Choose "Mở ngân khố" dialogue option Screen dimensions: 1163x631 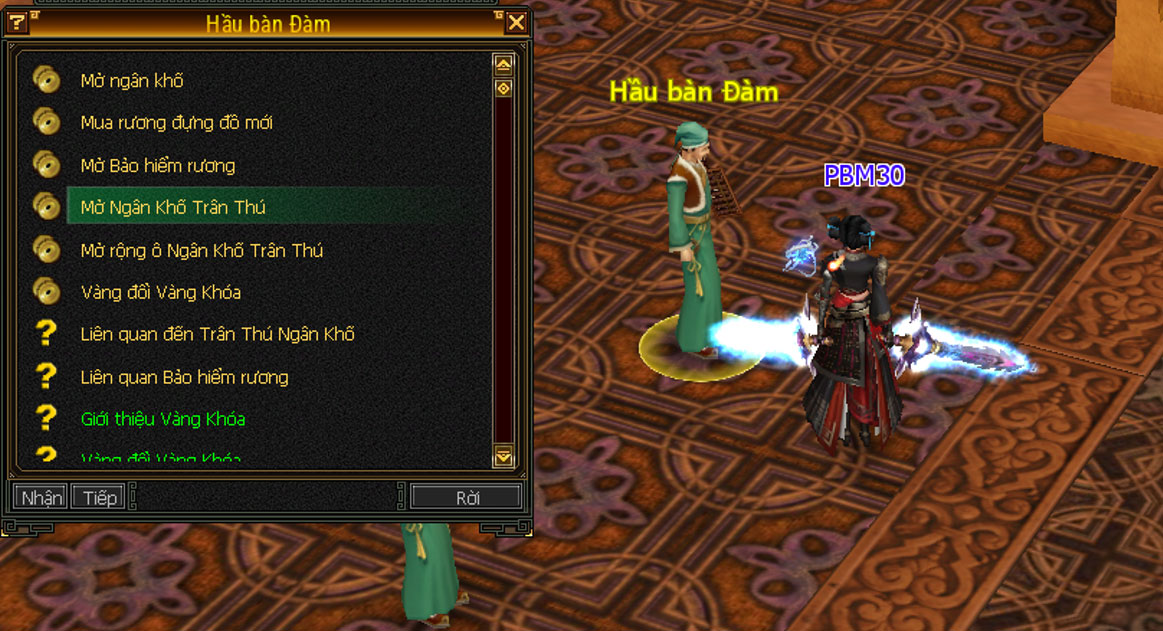pos(132,81)
